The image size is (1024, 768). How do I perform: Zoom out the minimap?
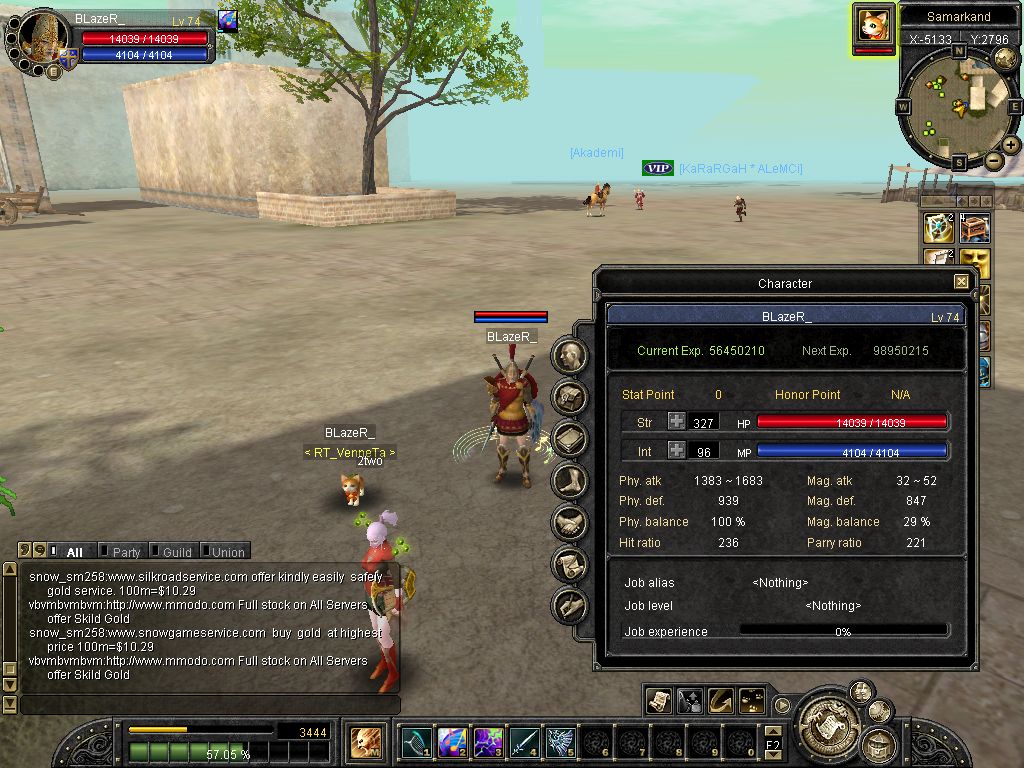994,161
